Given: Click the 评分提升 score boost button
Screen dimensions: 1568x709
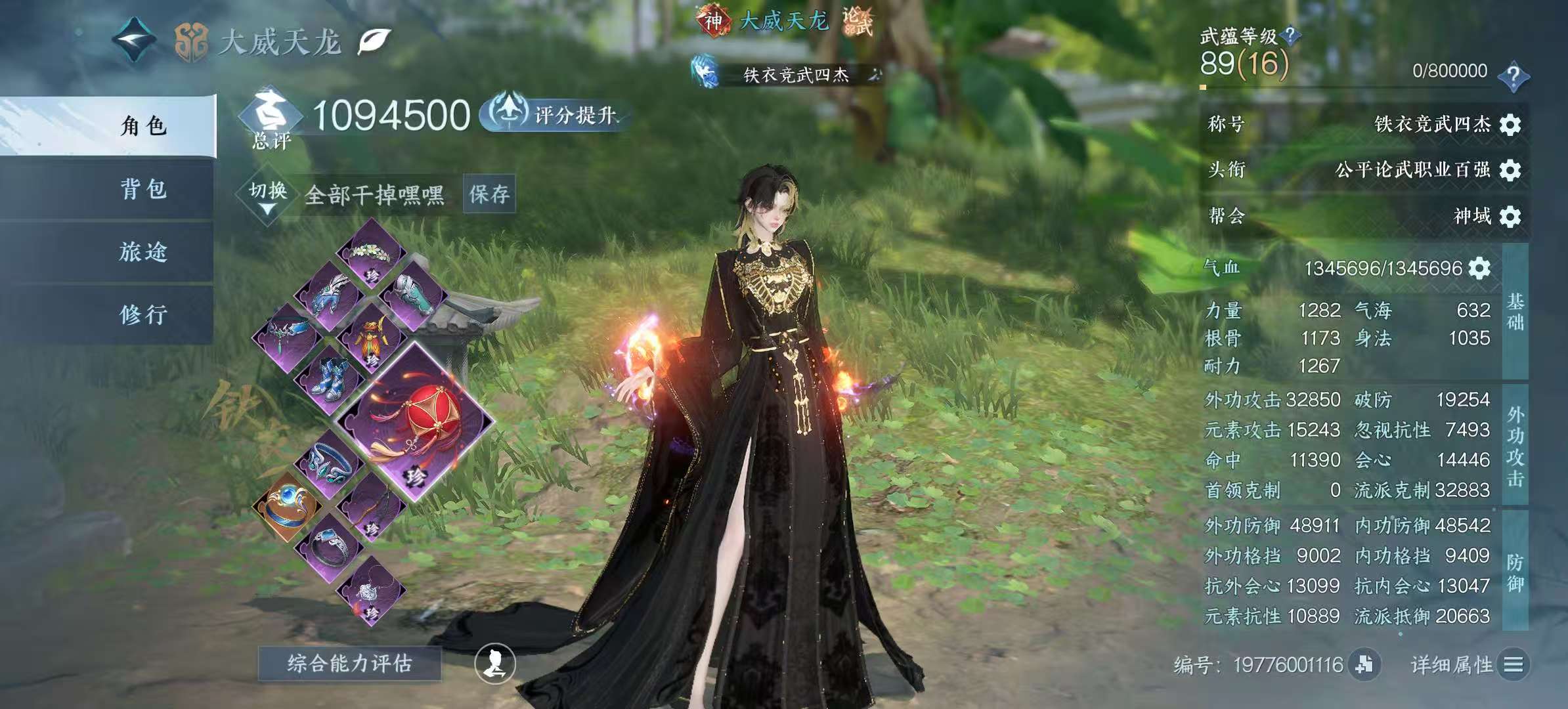Looking at the screenshot, I should (555, 115).
